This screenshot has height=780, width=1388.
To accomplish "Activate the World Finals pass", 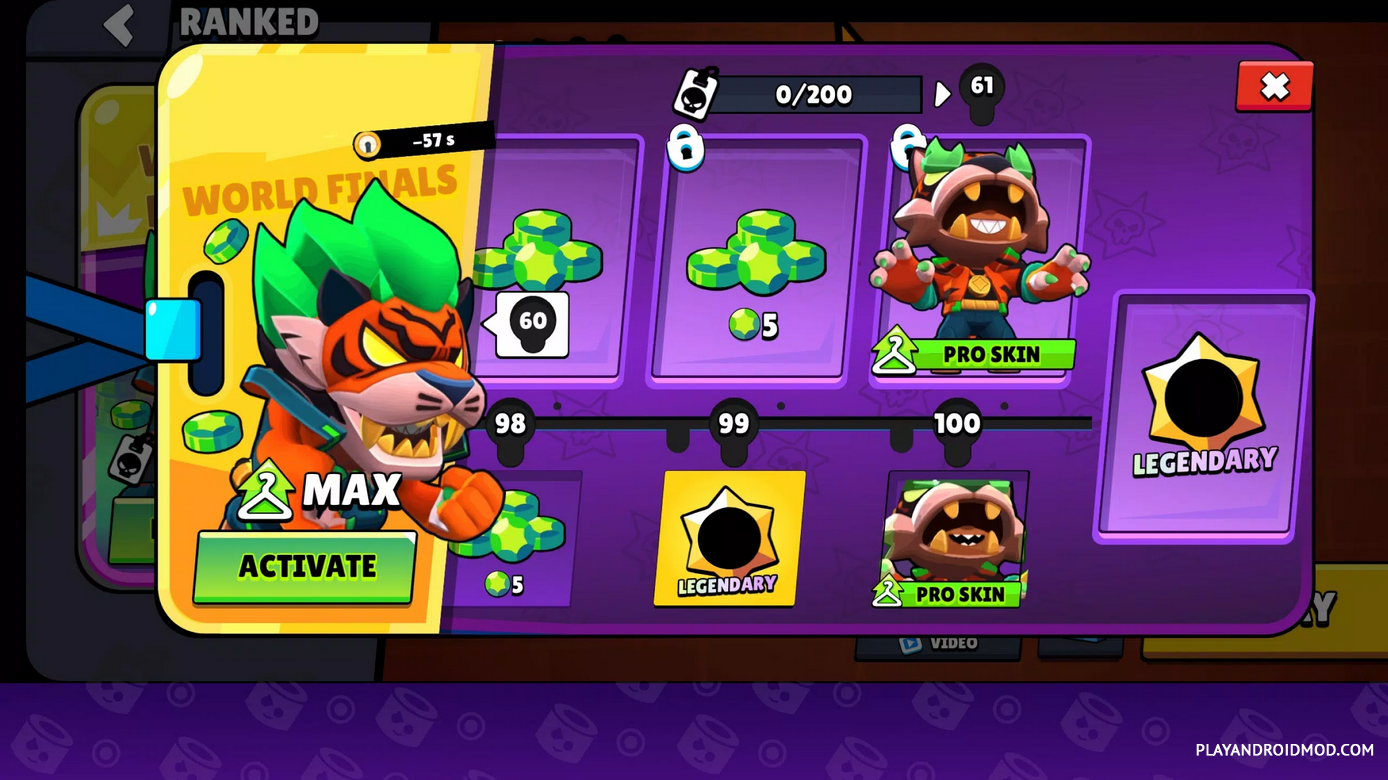I will (305, 567).
